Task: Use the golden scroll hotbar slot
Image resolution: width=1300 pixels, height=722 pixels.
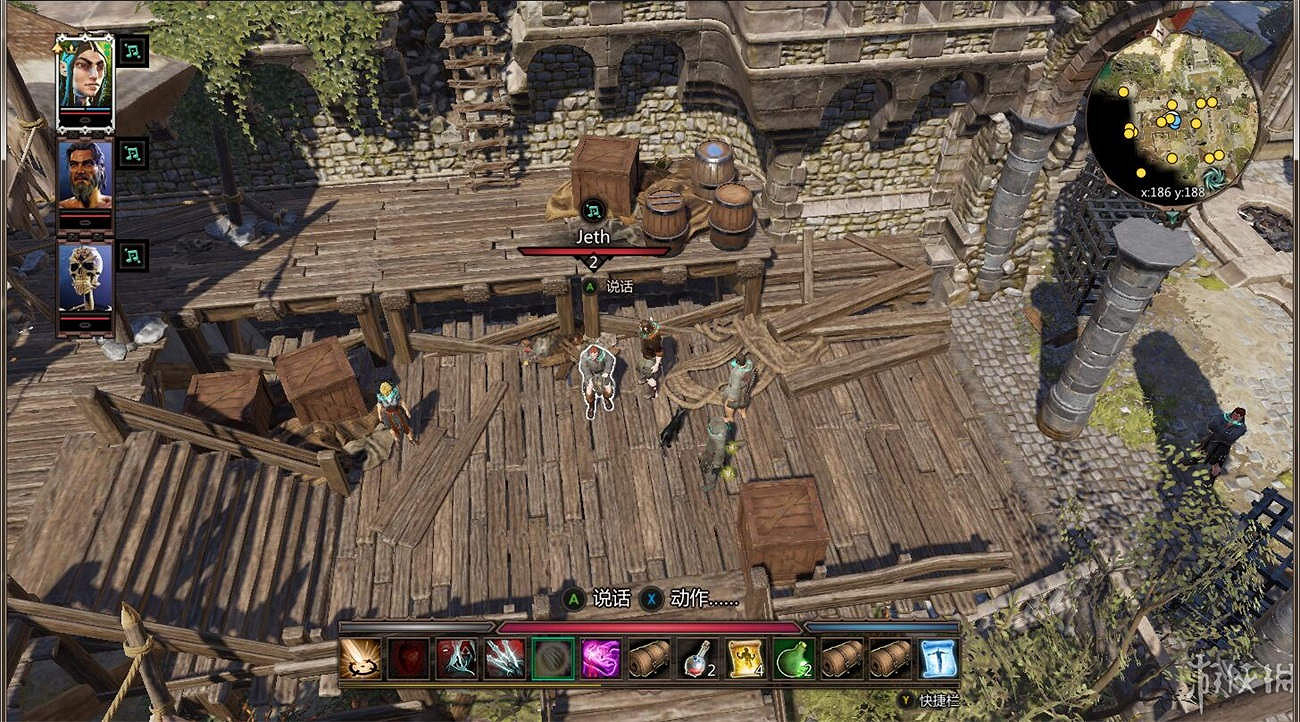Action: point(745,659)
